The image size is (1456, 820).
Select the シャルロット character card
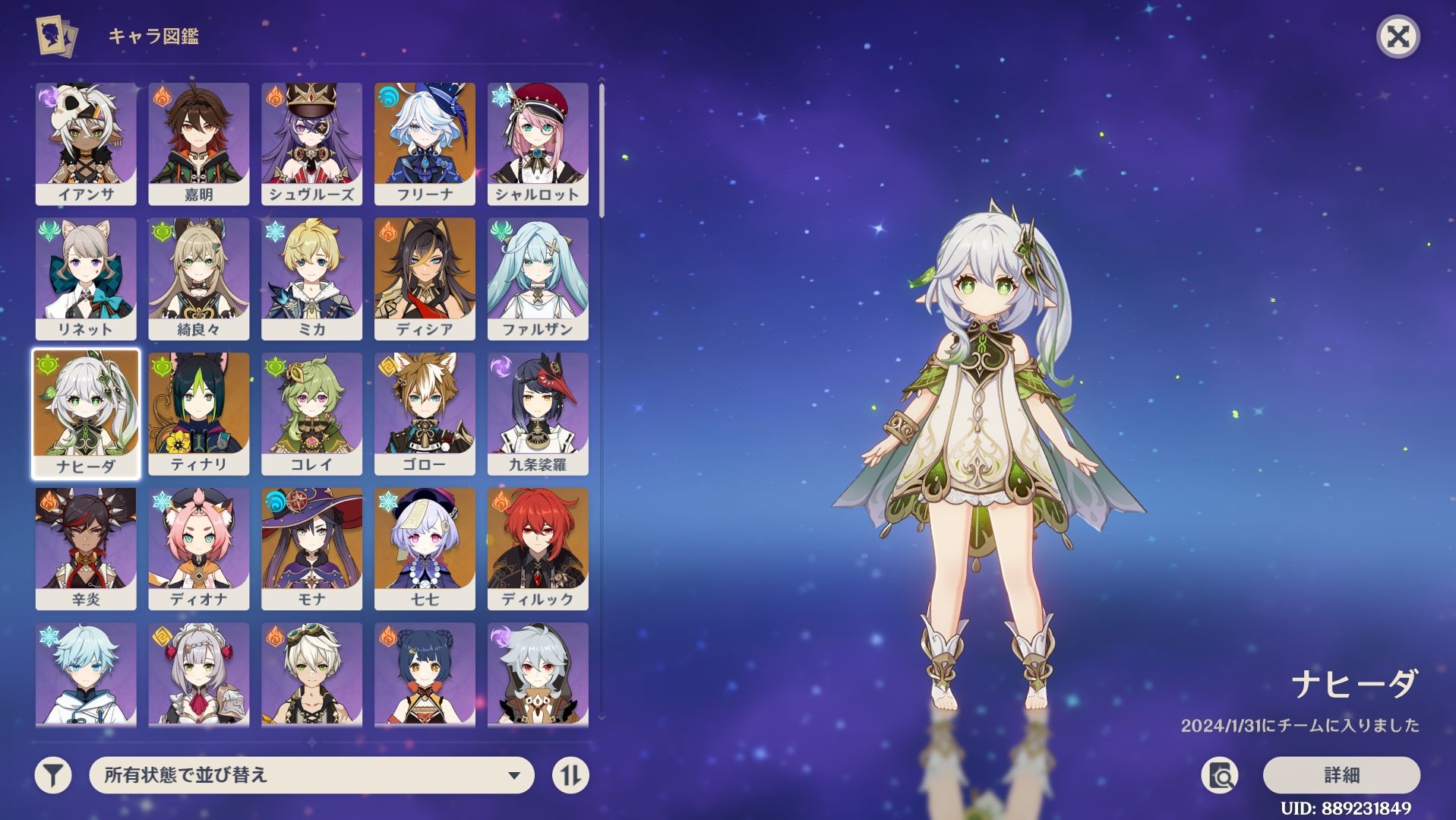pyautogui.click(x=538, y=144)
